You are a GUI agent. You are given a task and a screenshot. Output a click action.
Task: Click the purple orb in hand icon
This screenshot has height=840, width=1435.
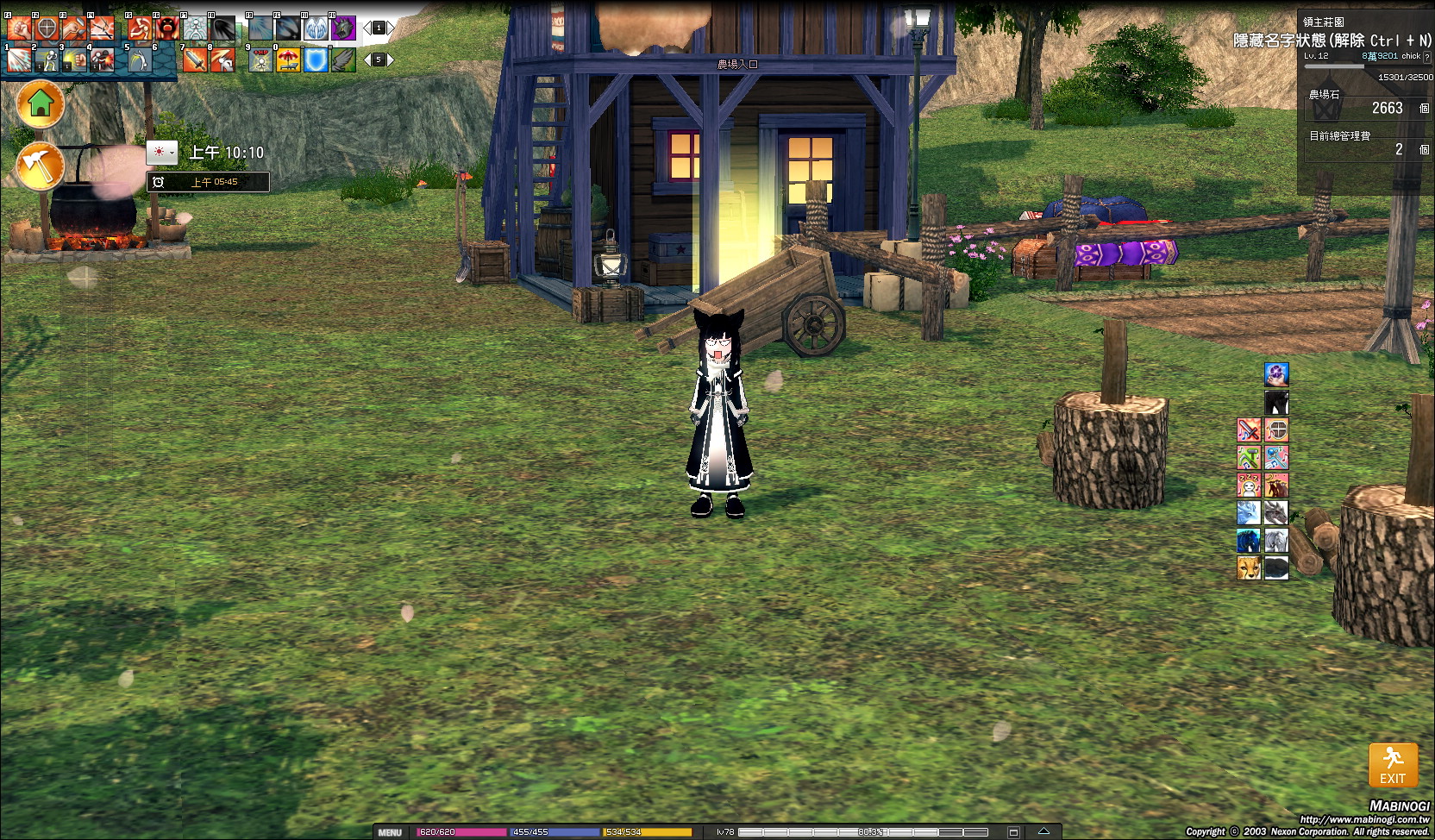1276,374
